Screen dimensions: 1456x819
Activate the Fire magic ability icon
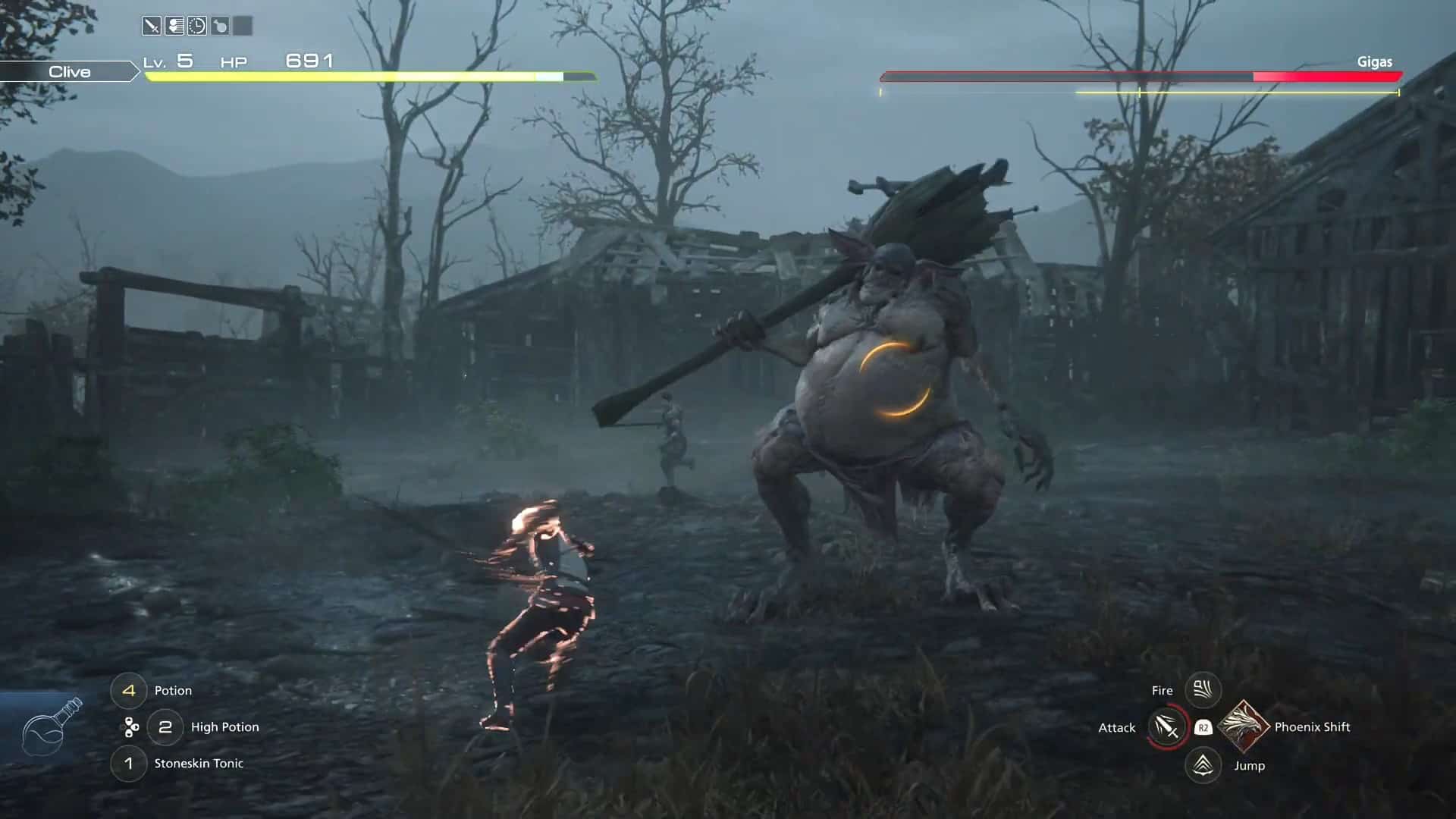pos(1202,690)
